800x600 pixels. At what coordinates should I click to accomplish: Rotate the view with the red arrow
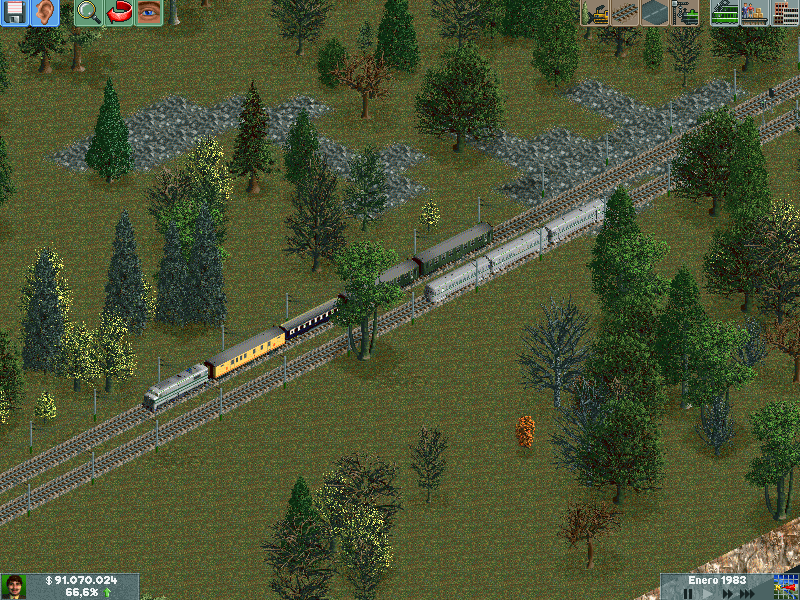pos(119,13)
